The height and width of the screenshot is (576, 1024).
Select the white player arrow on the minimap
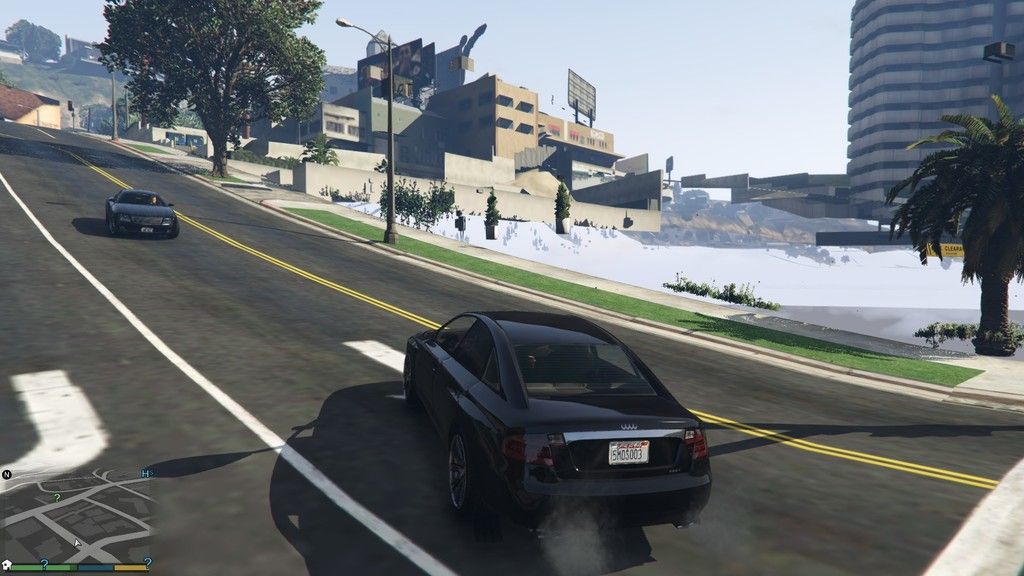76,544
